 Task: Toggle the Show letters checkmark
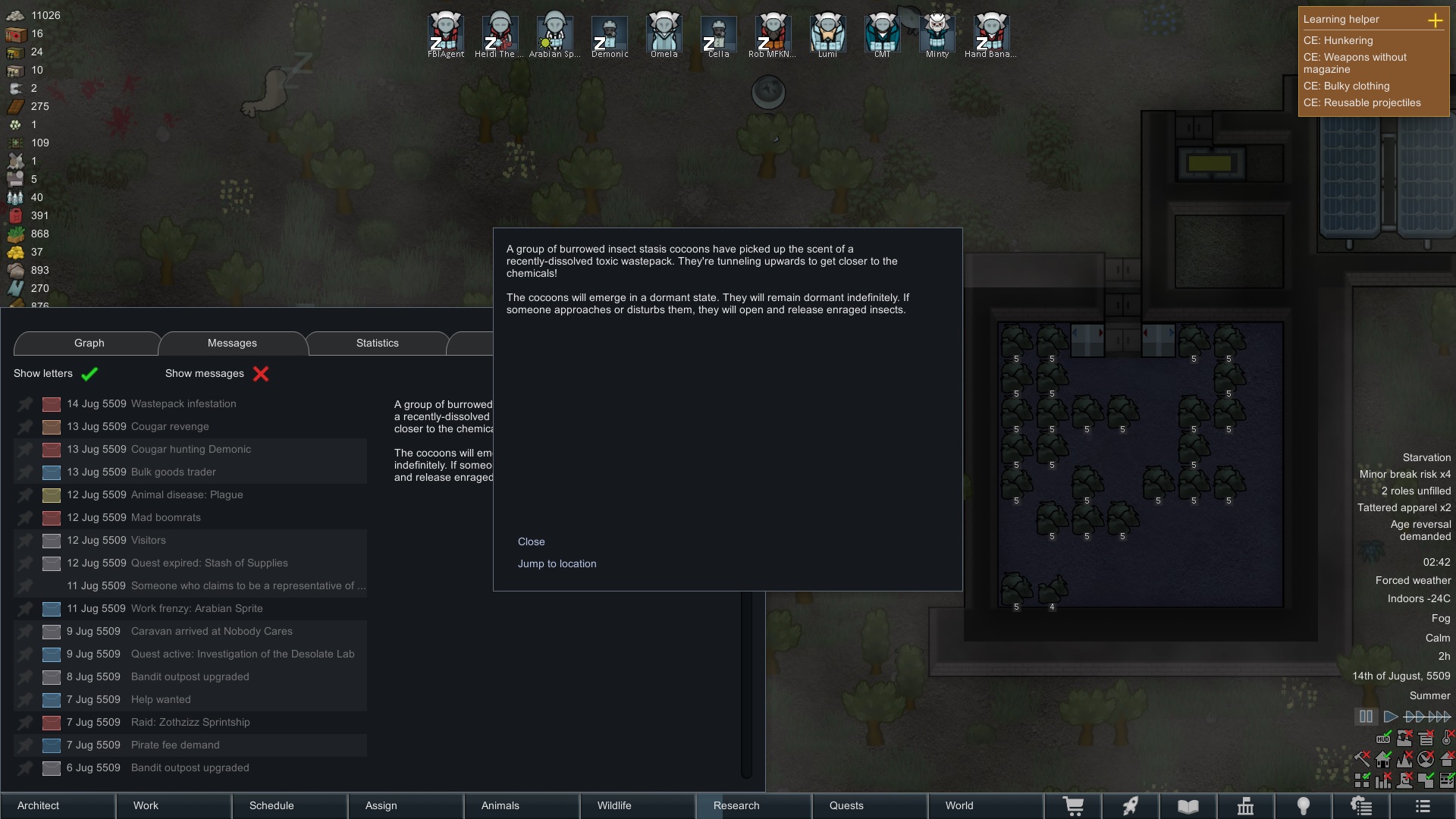point(89,374)
